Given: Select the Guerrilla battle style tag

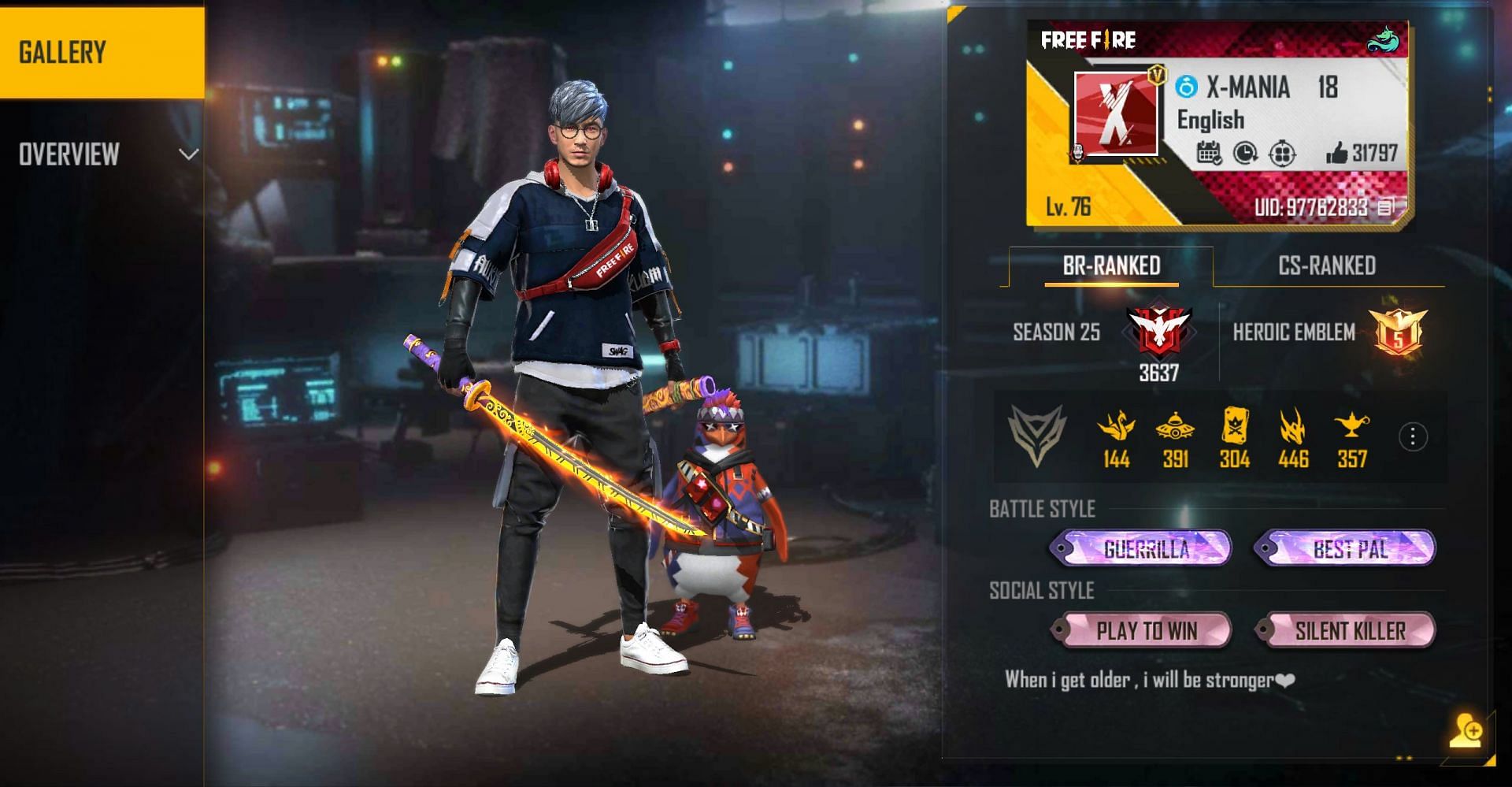Looking at the screenshot, I should [1146, 548].
